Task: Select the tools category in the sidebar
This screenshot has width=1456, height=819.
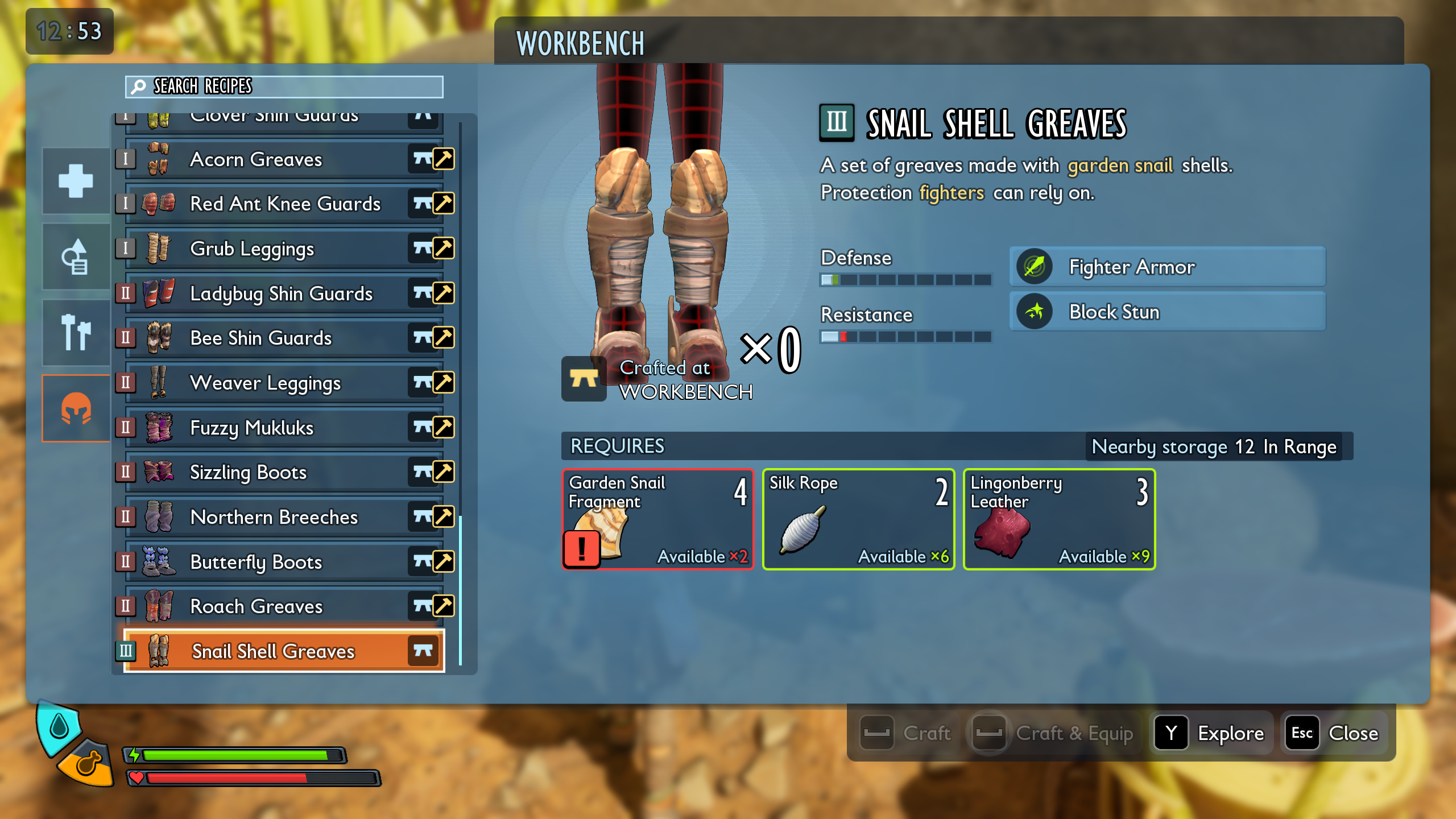Action: coord(76,332)
